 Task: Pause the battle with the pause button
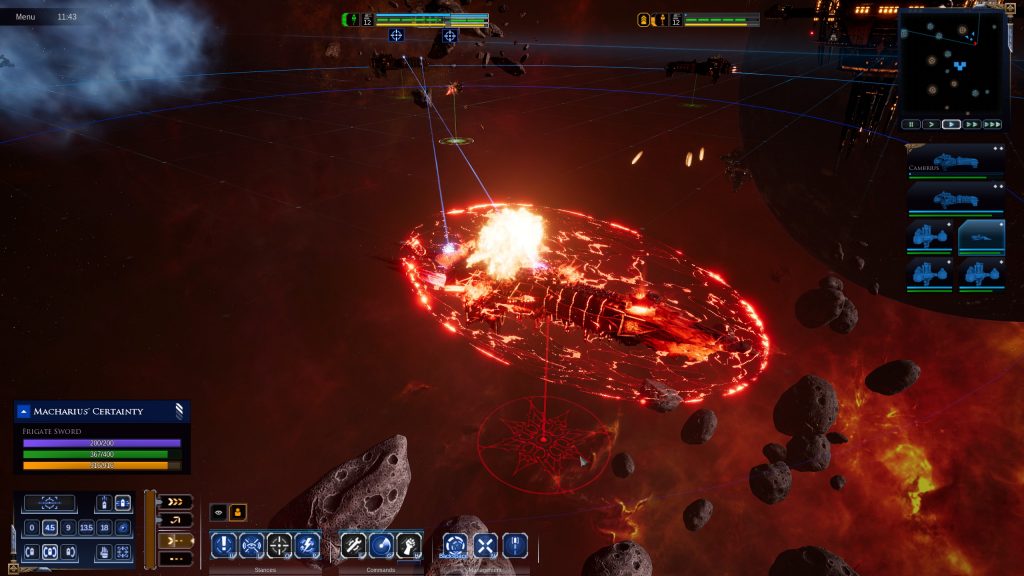click(911, 125)
